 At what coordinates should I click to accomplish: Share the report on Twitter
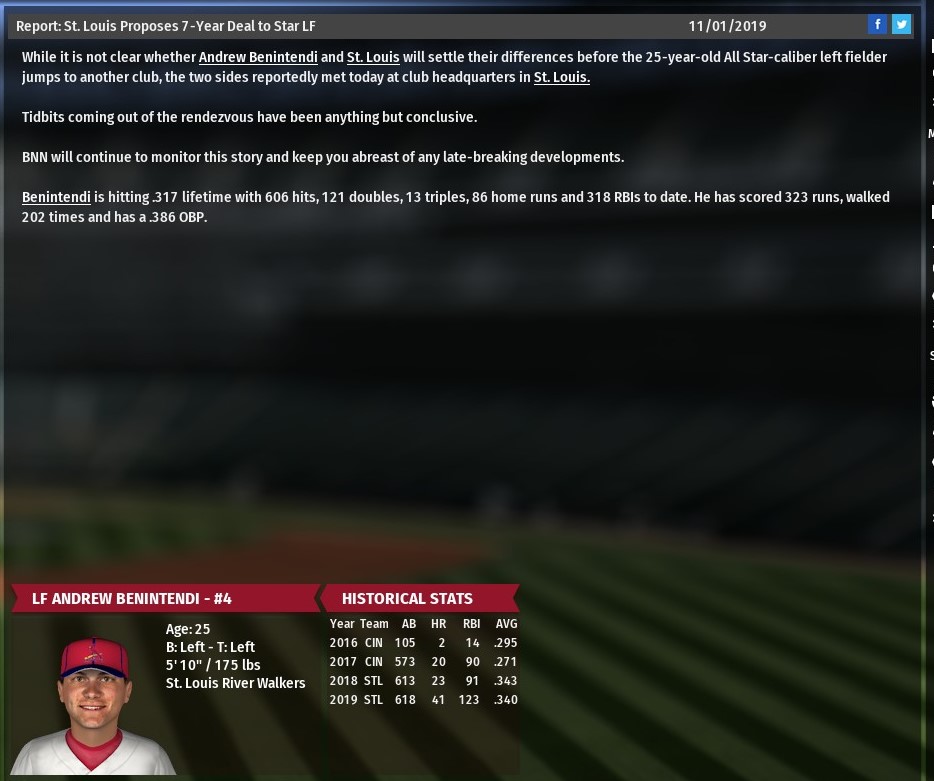tap(901, 25)
